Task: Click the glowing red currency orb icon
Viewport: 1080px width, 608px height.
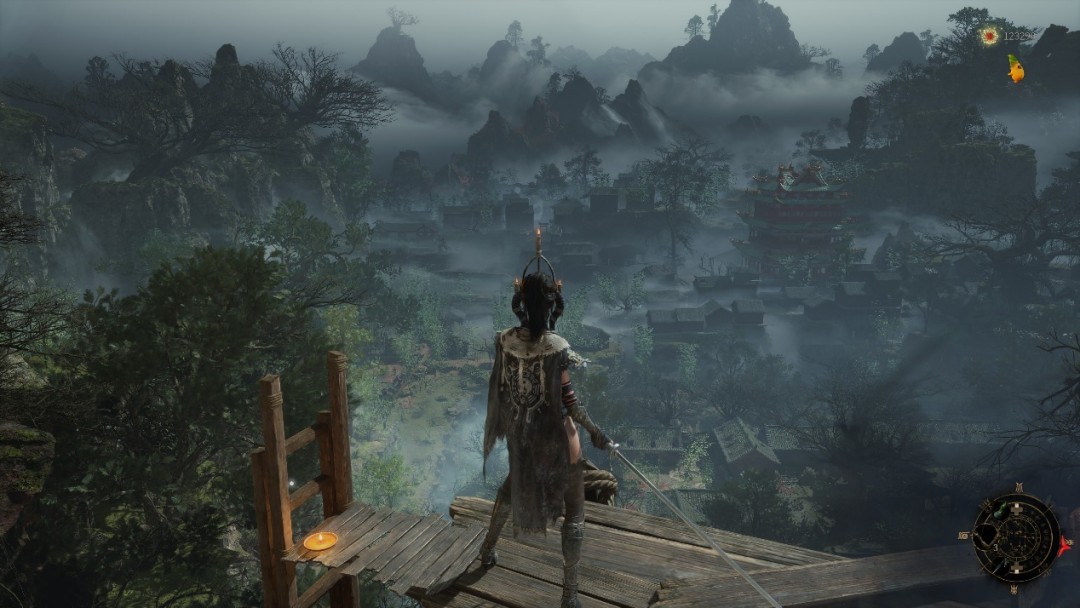Action: 989,36
